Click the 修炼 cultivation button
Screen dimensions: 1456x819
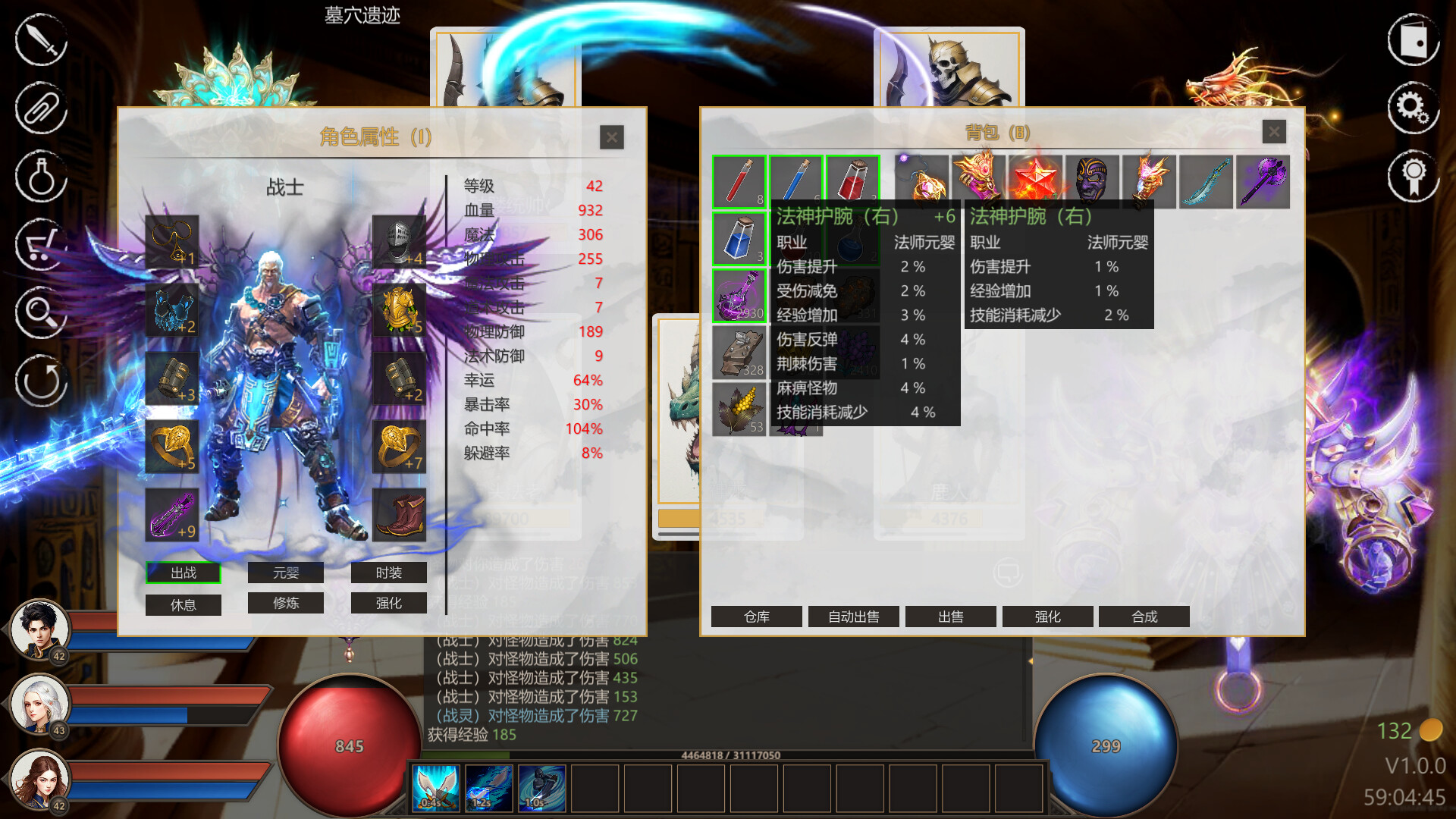point(285,603)
